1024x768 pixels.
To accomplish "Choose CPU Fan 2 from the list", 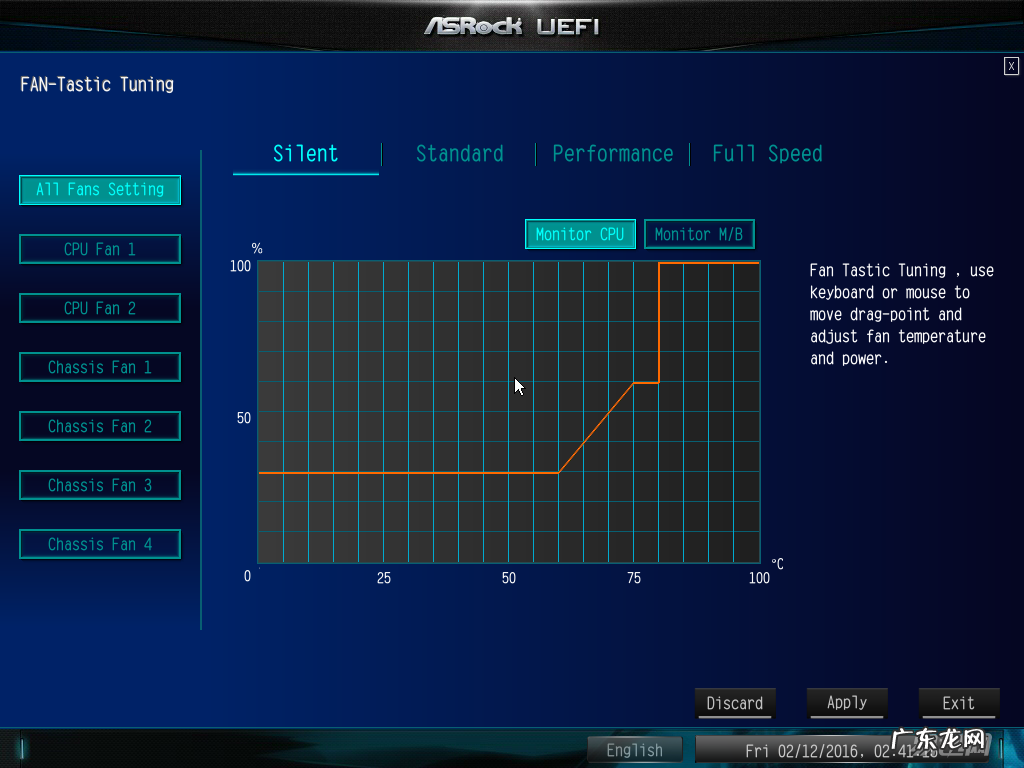I will (x=100, y=308).
